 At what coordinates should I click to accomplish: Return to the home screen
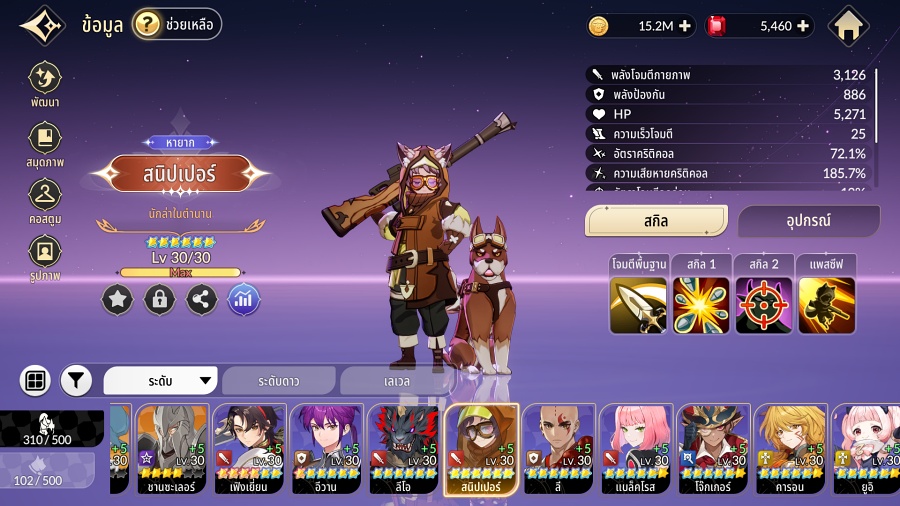[x=849, y=26]
